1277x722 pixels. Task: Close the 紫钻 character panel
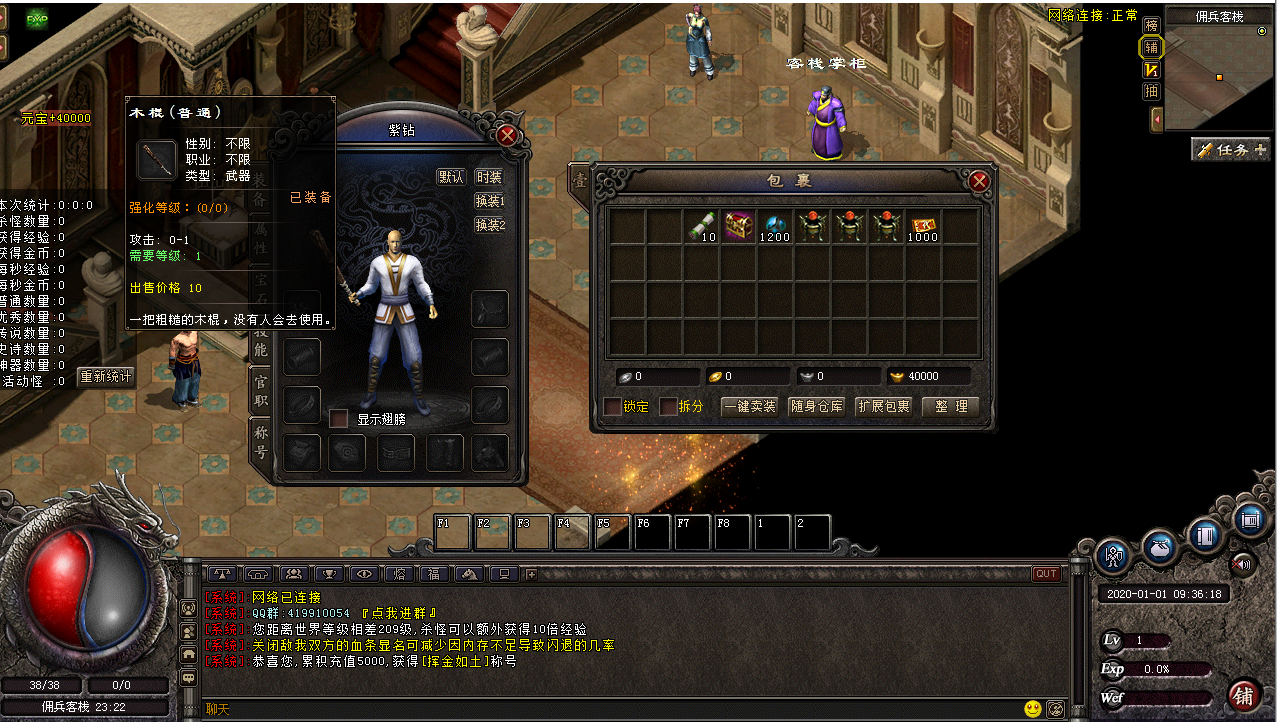507,136
